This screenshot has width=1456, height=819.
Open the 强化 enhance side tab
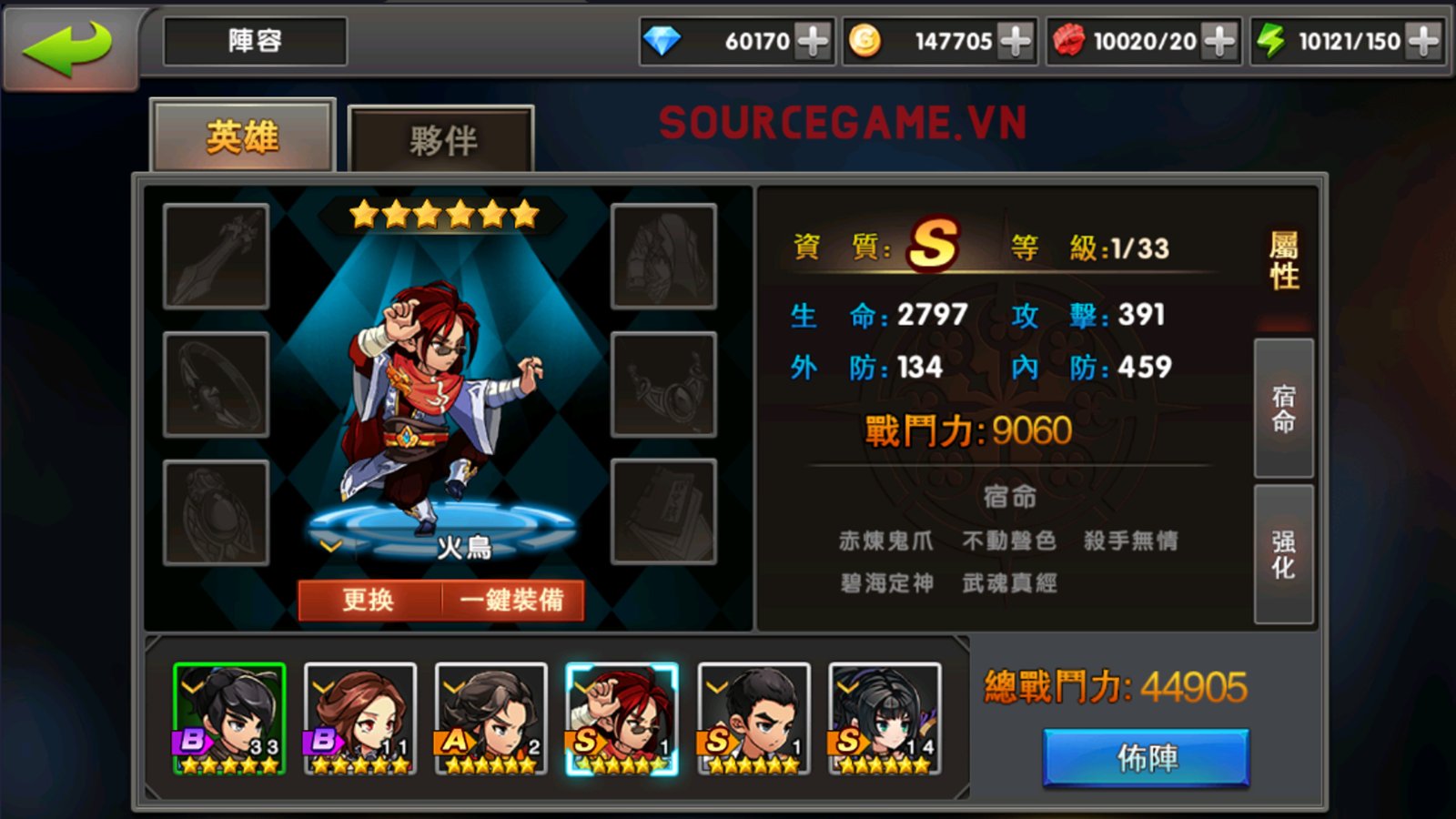point(1283,554)
